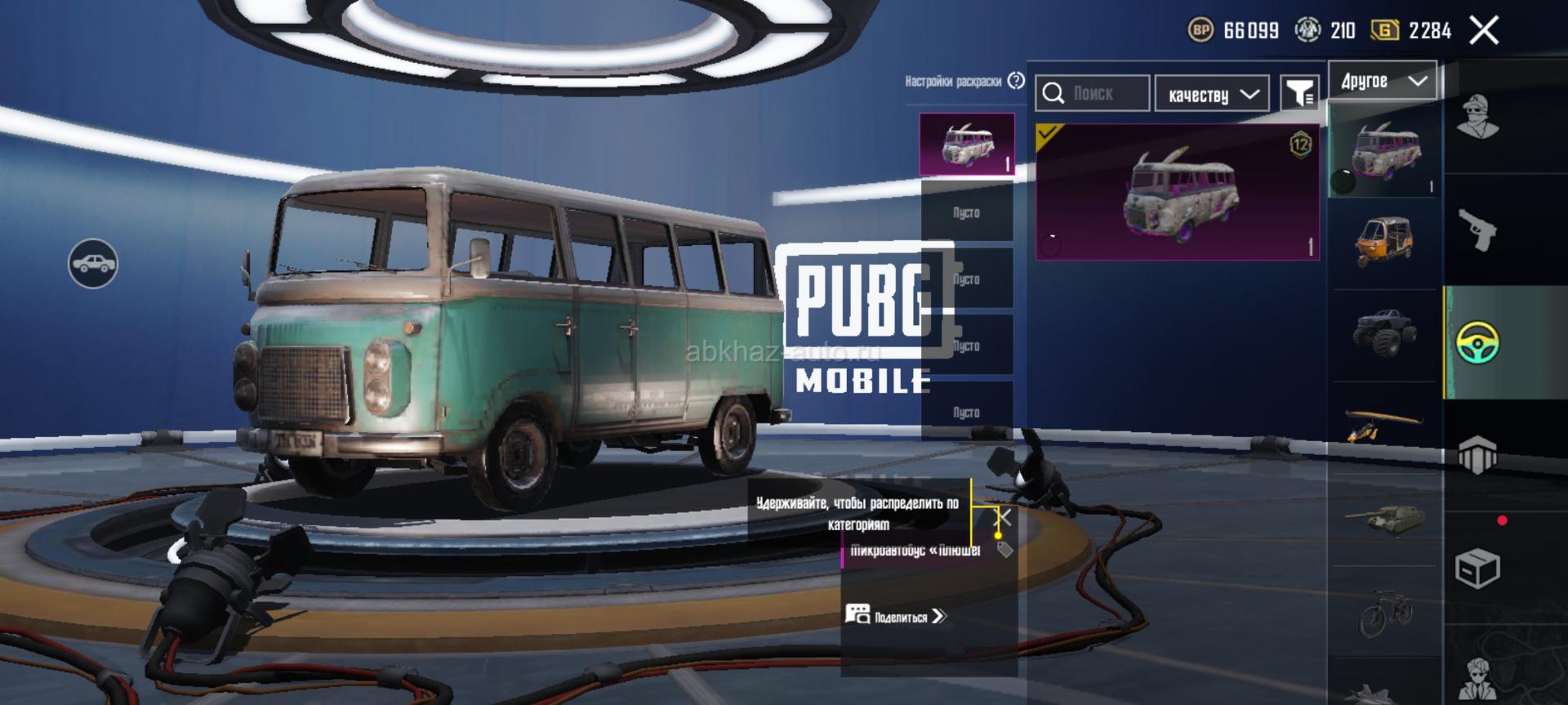Click the large purple minibus skin card
The width and height of the screenshot is (1568, 705).
(x=1177, y=193)
